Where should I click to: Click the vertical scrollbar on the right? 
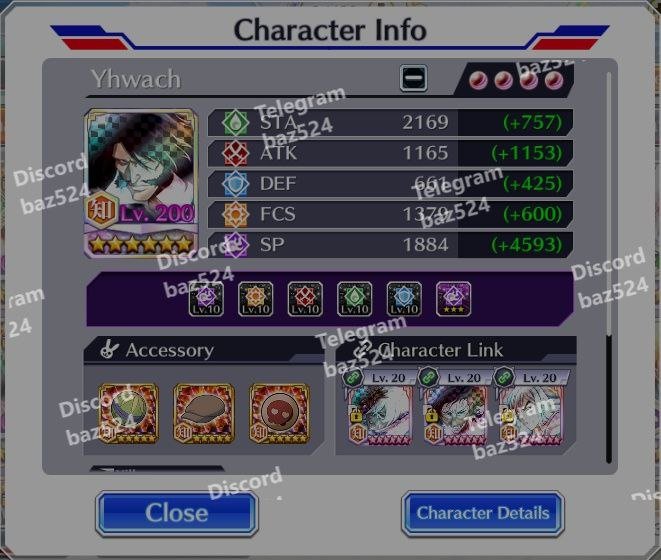(x=610, y=200)
